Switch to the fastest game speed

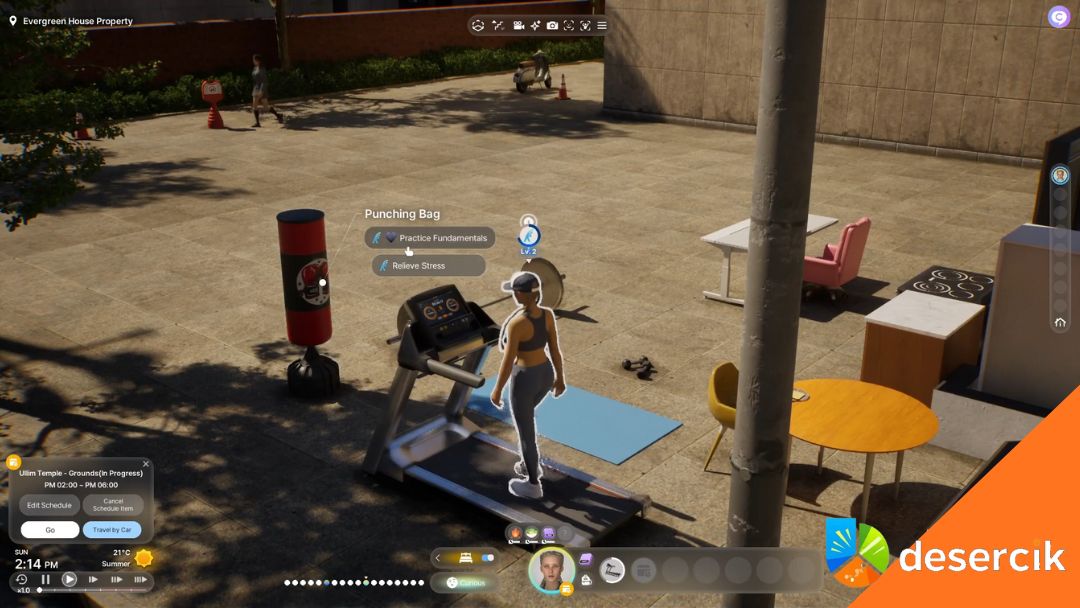pyautogui.click(x=139, y=579)
